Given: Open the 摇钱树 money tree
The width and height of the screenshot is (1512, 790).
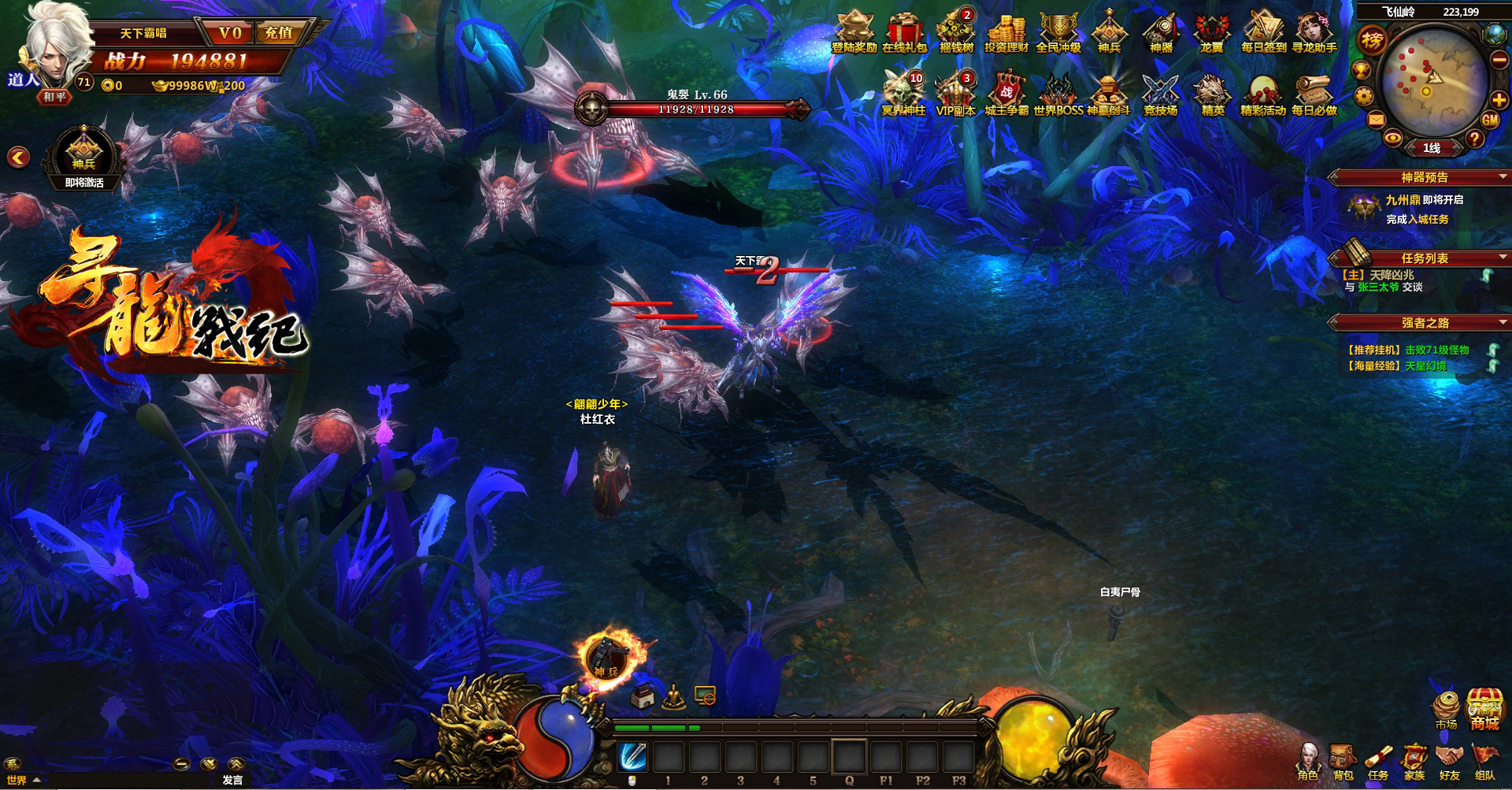Looking at the screenshot, I should coord(955,32).
